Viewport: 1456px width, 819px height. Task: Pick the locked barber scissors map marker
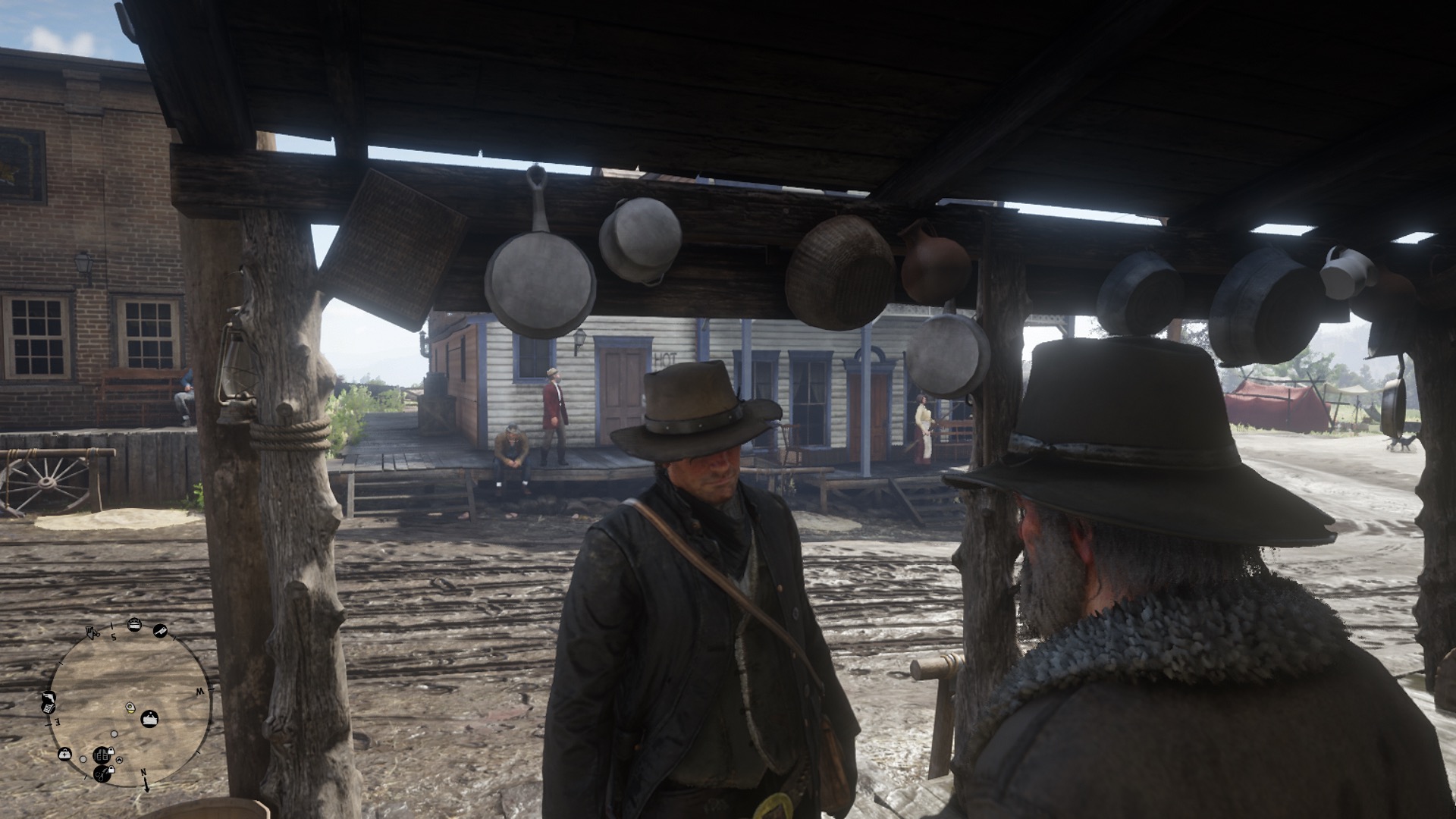coord(102,773)
